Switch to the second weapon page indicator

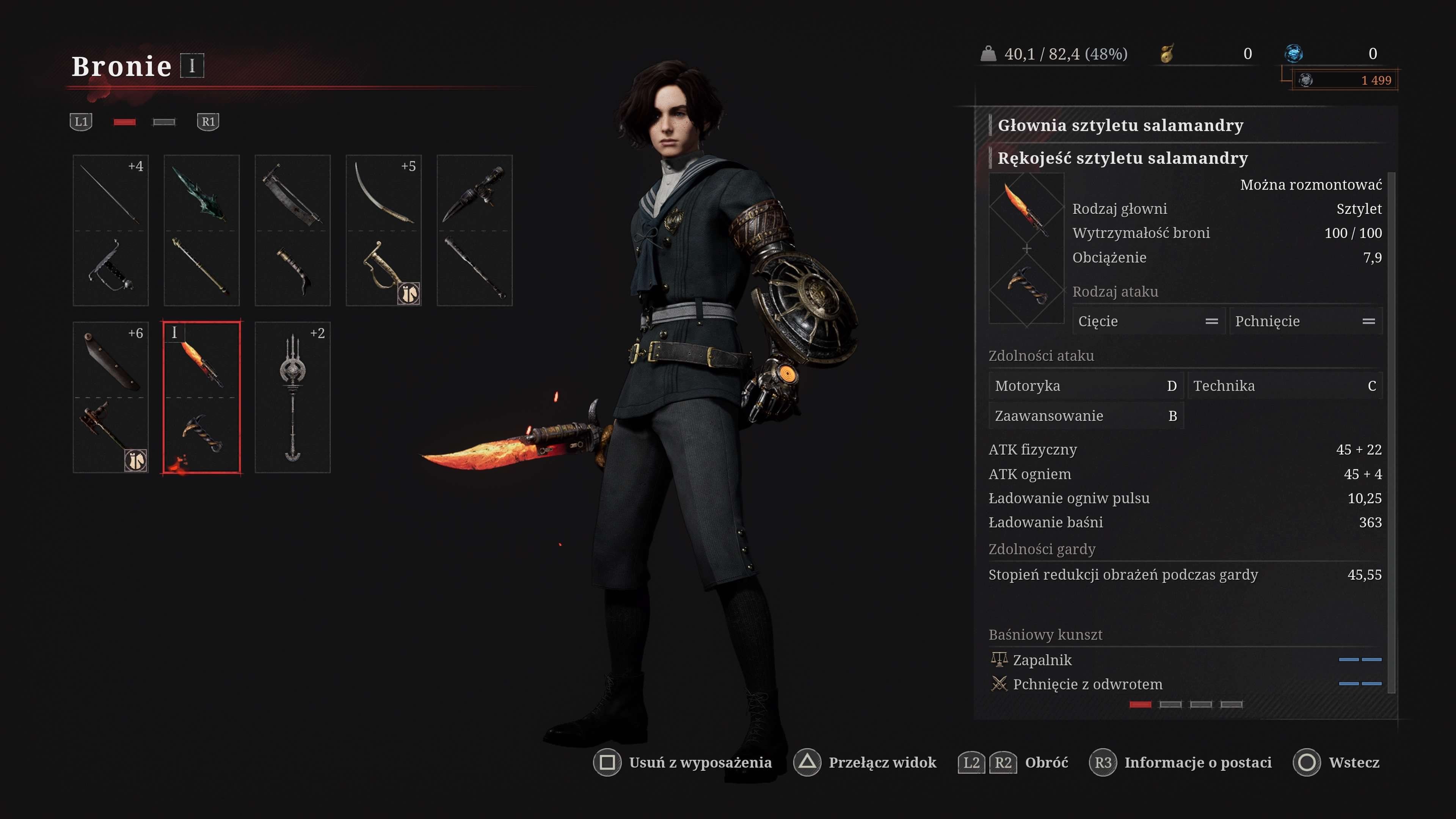click(164, 122)
